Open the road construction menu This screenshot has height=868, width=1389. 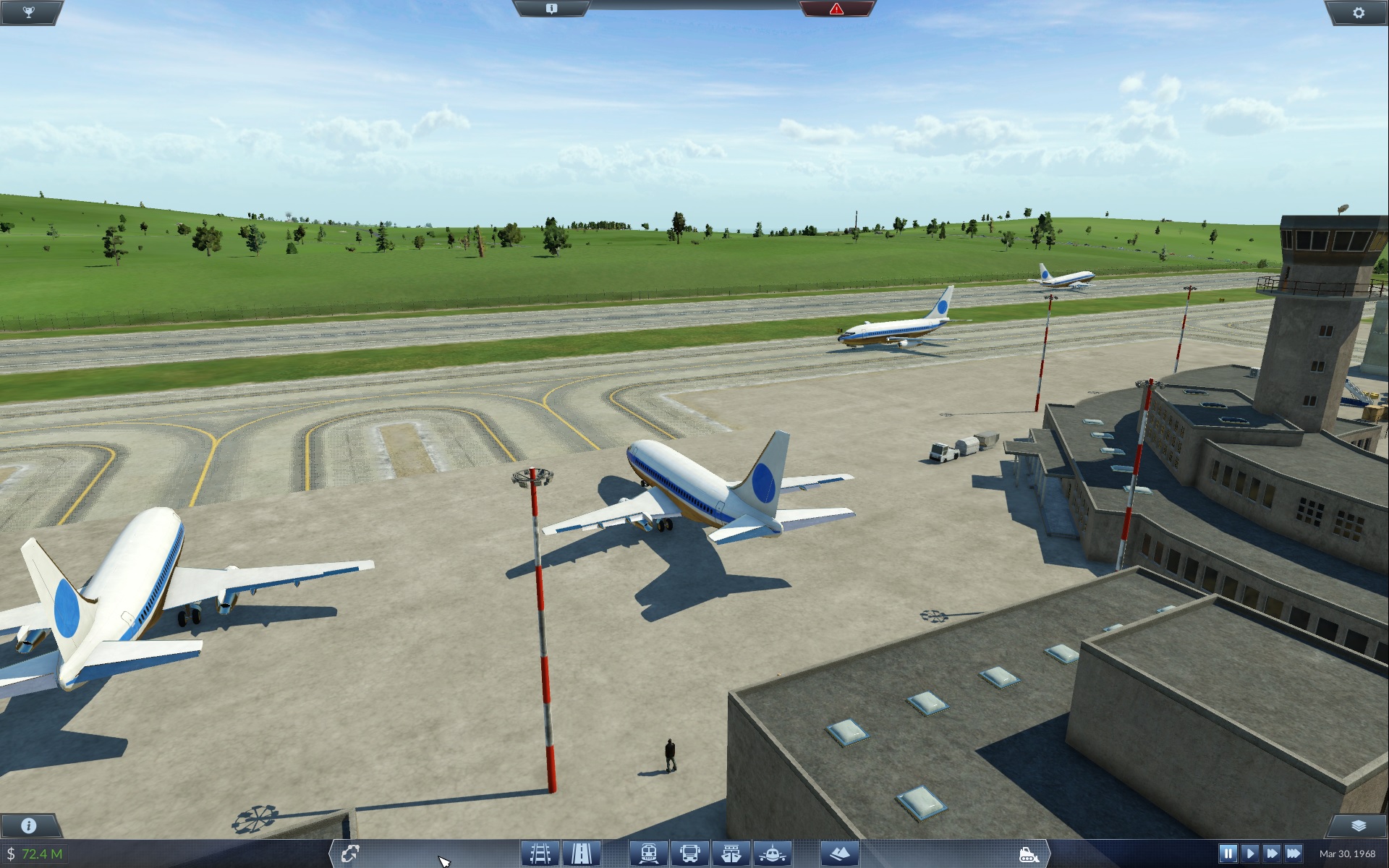[x=581, y=854]
